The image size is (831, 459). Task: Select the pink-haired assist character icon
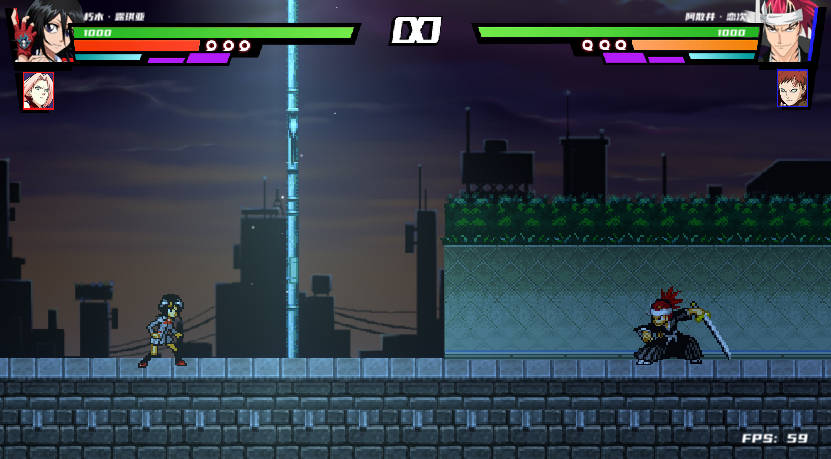(38, 90)
